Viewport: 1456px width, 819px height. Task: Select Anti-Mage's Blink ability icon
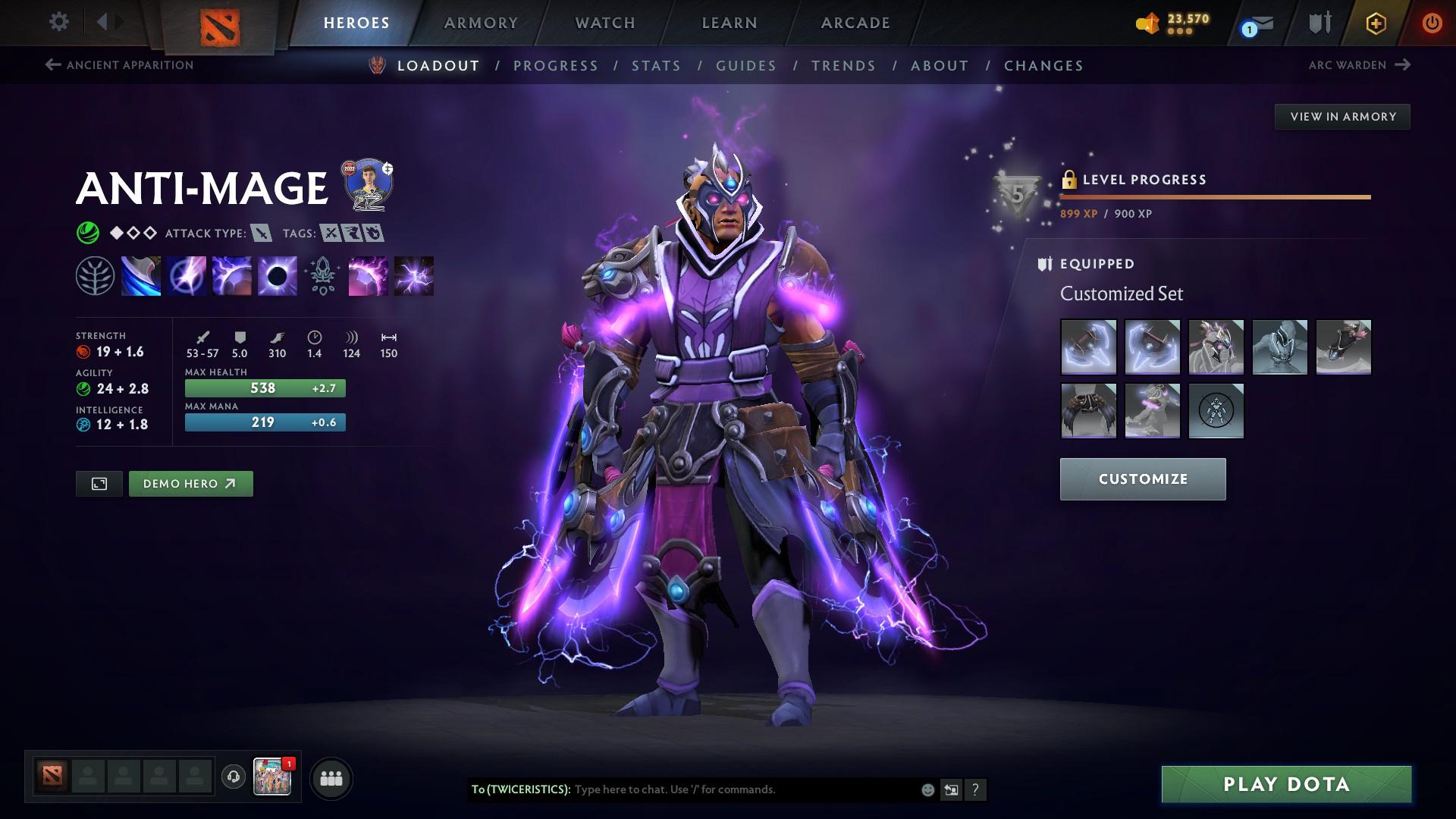point(187,275)
